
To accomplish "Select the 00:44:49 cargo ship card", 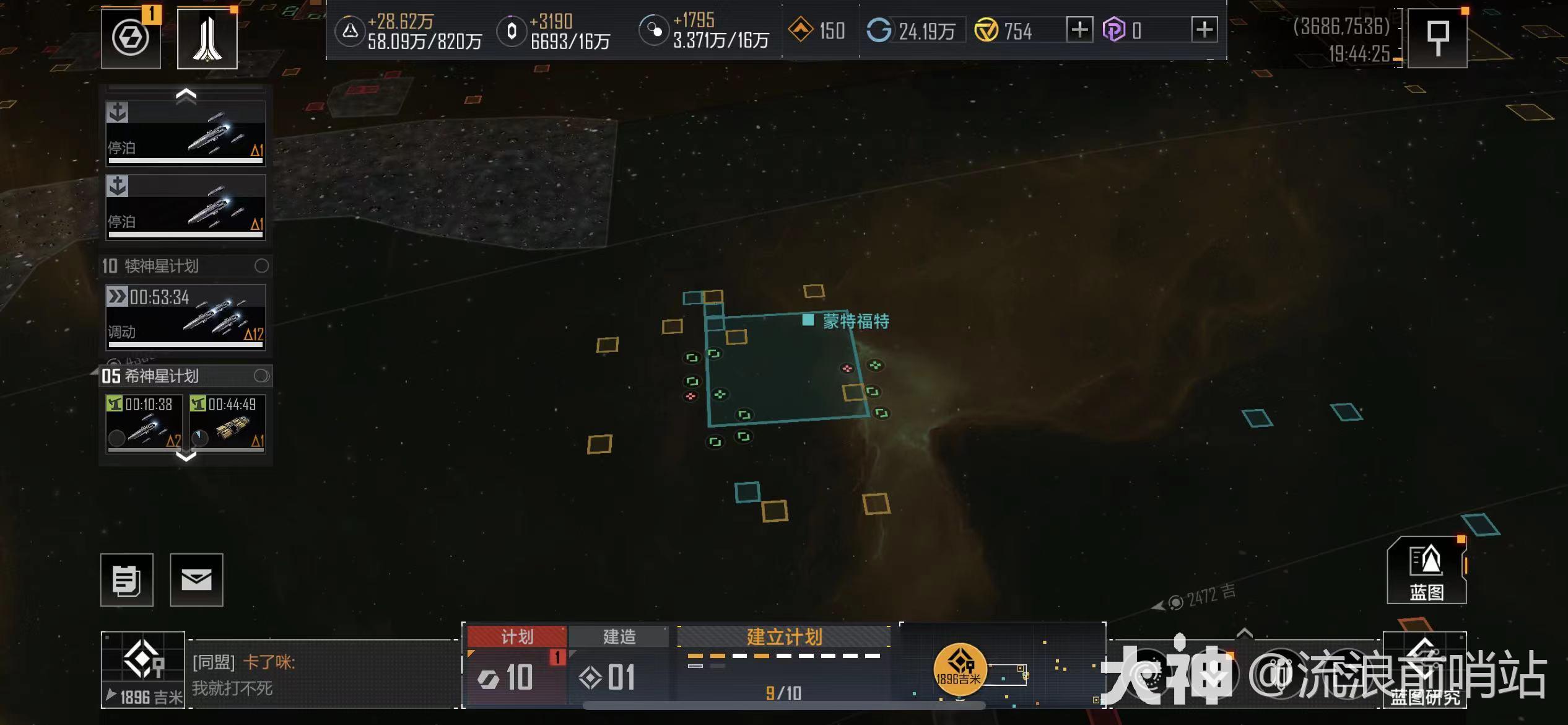I will (x=227, y=423).
